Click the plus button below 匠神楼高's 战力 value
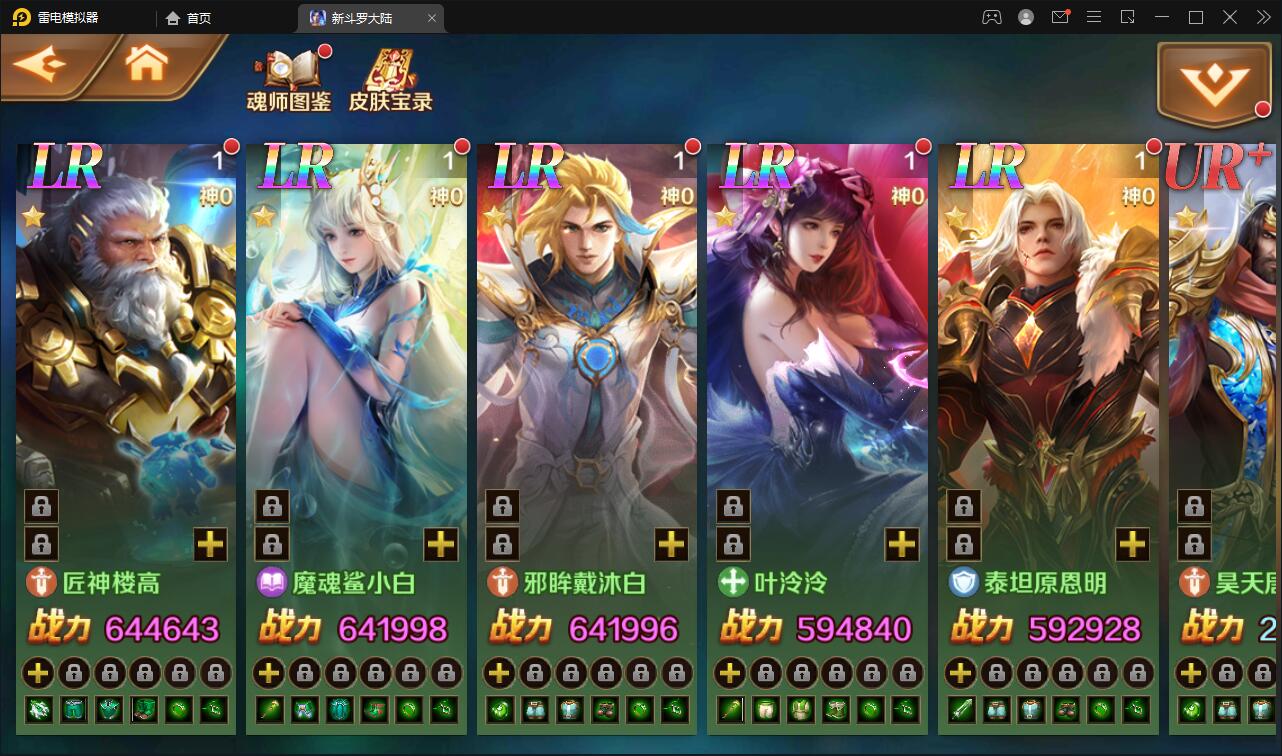1282x756 pixels. [x=38, y=672]
